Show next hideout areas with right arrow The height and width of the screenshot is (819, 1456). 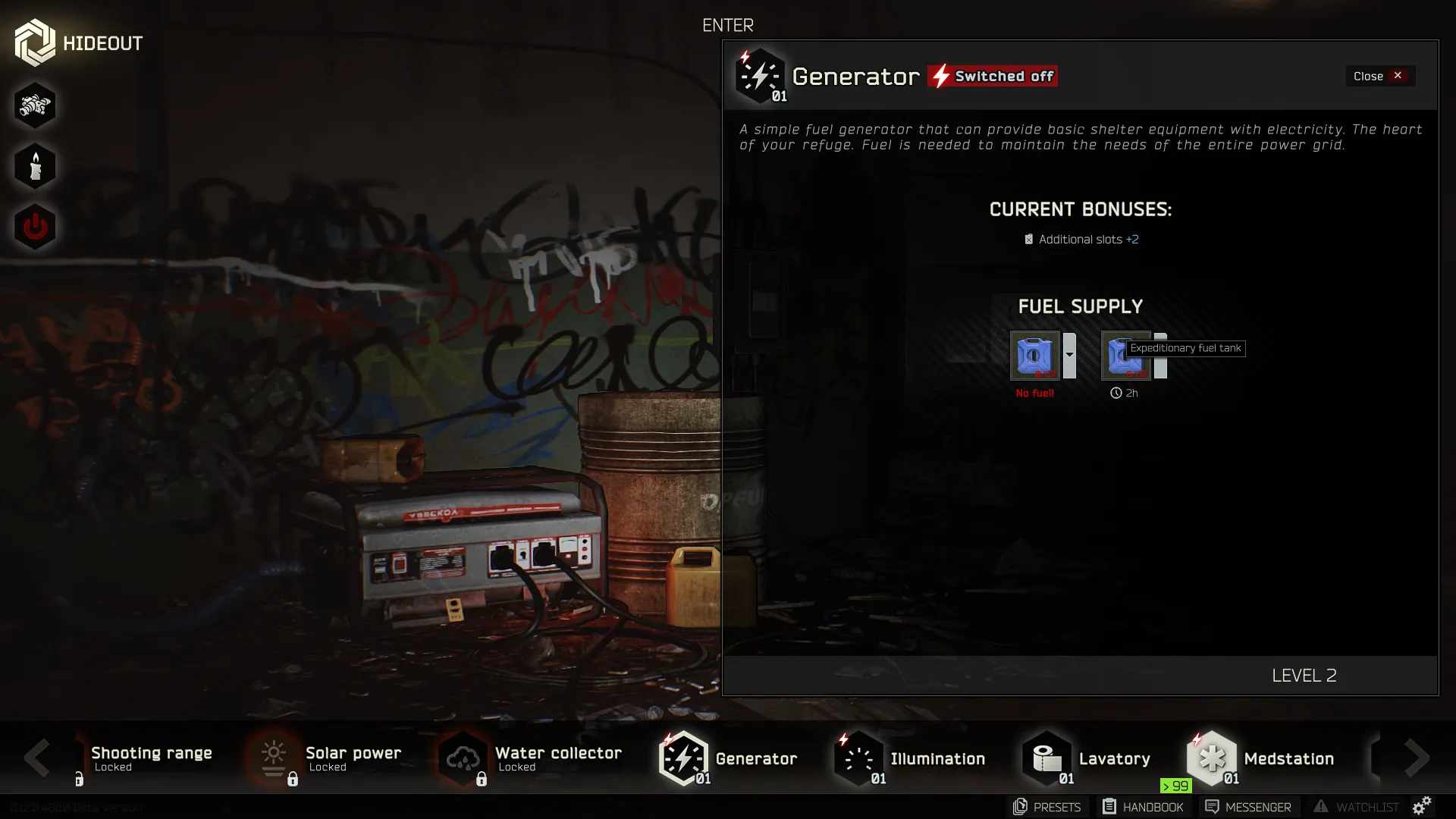(x=1417, y=758)
